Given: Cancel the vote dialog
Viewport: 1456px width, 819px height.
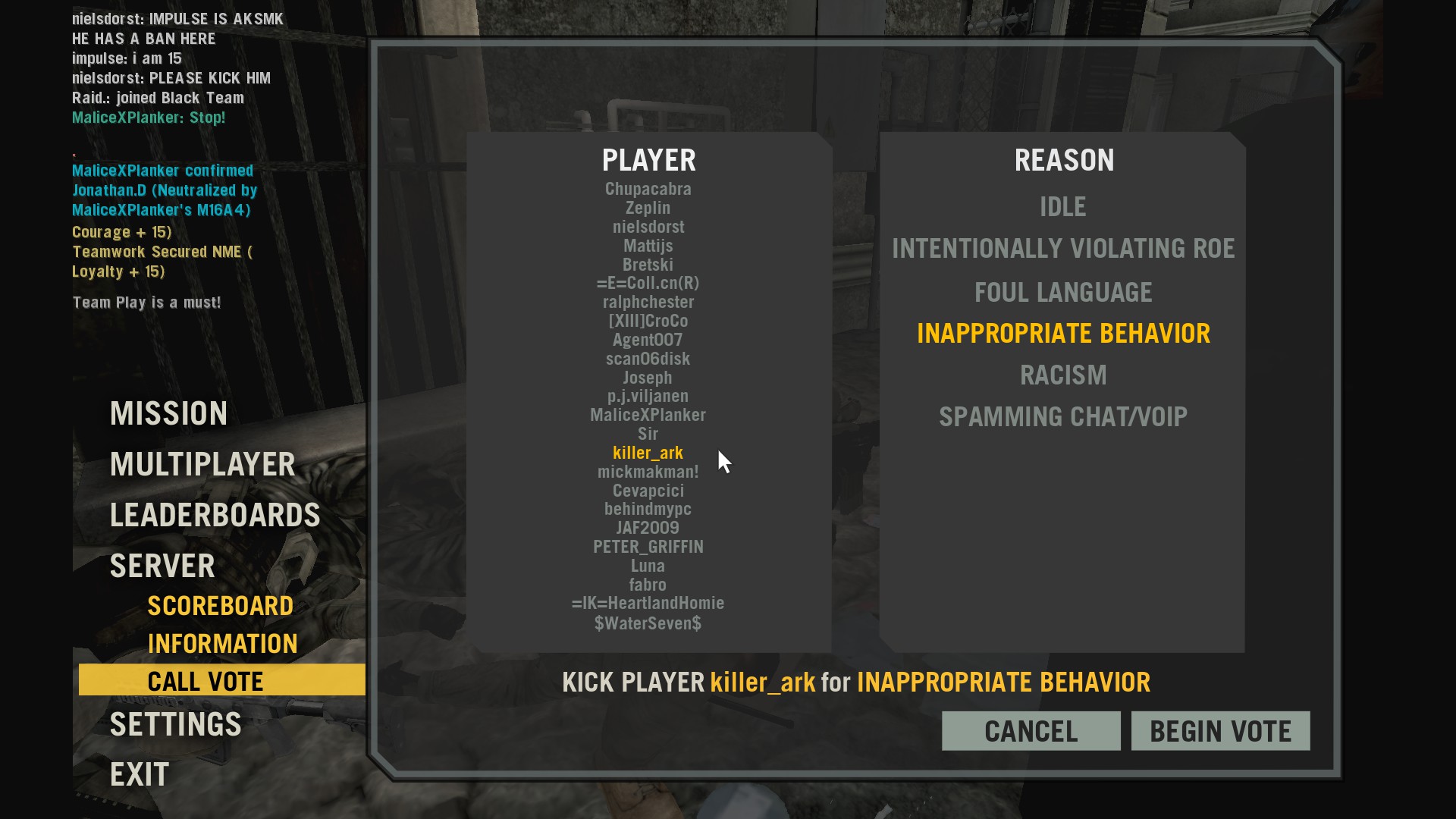Looking at the screenshot, I should 1031,730.
